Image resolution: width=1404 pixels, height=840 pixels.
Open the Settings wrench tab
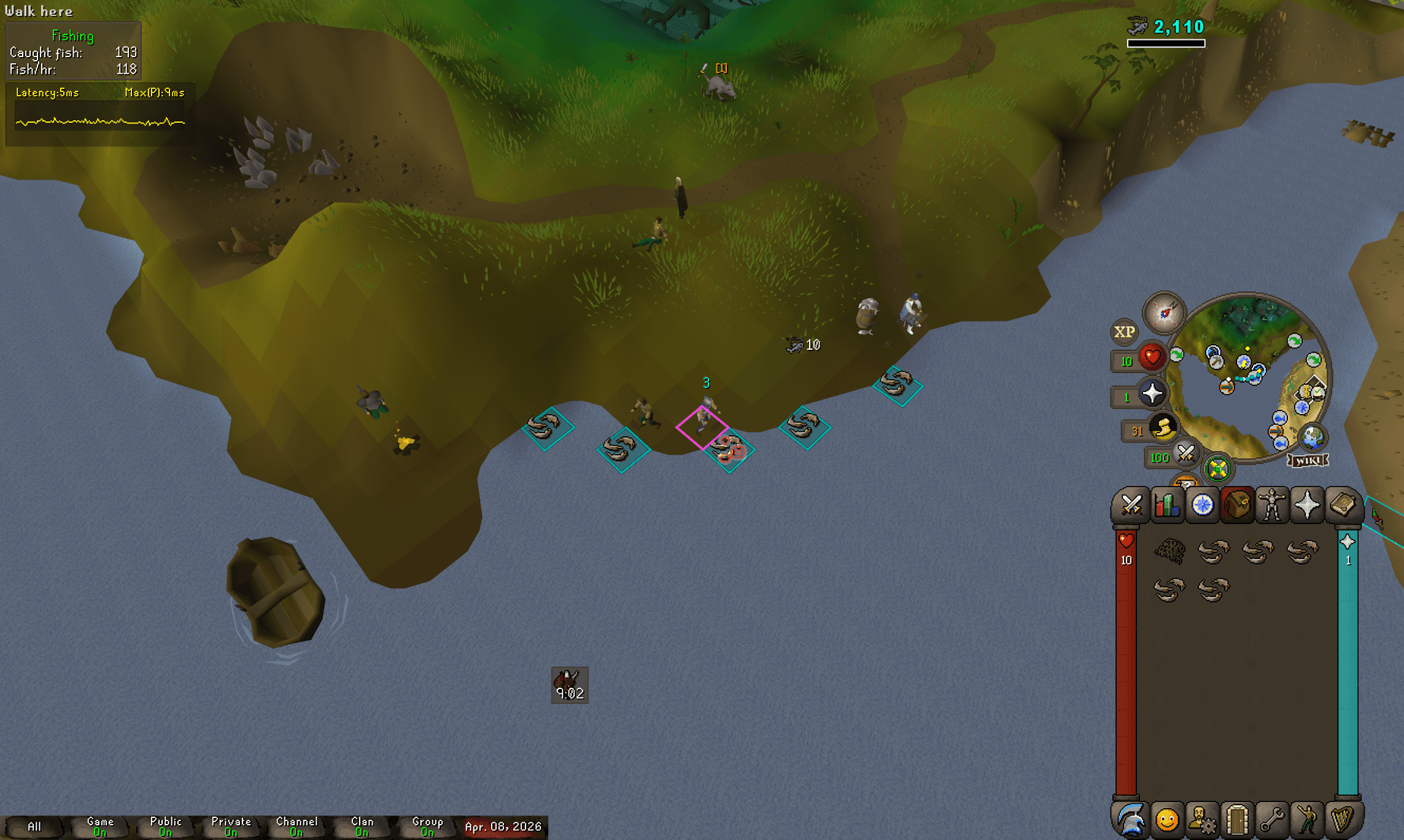click(x=1272, y=819)
